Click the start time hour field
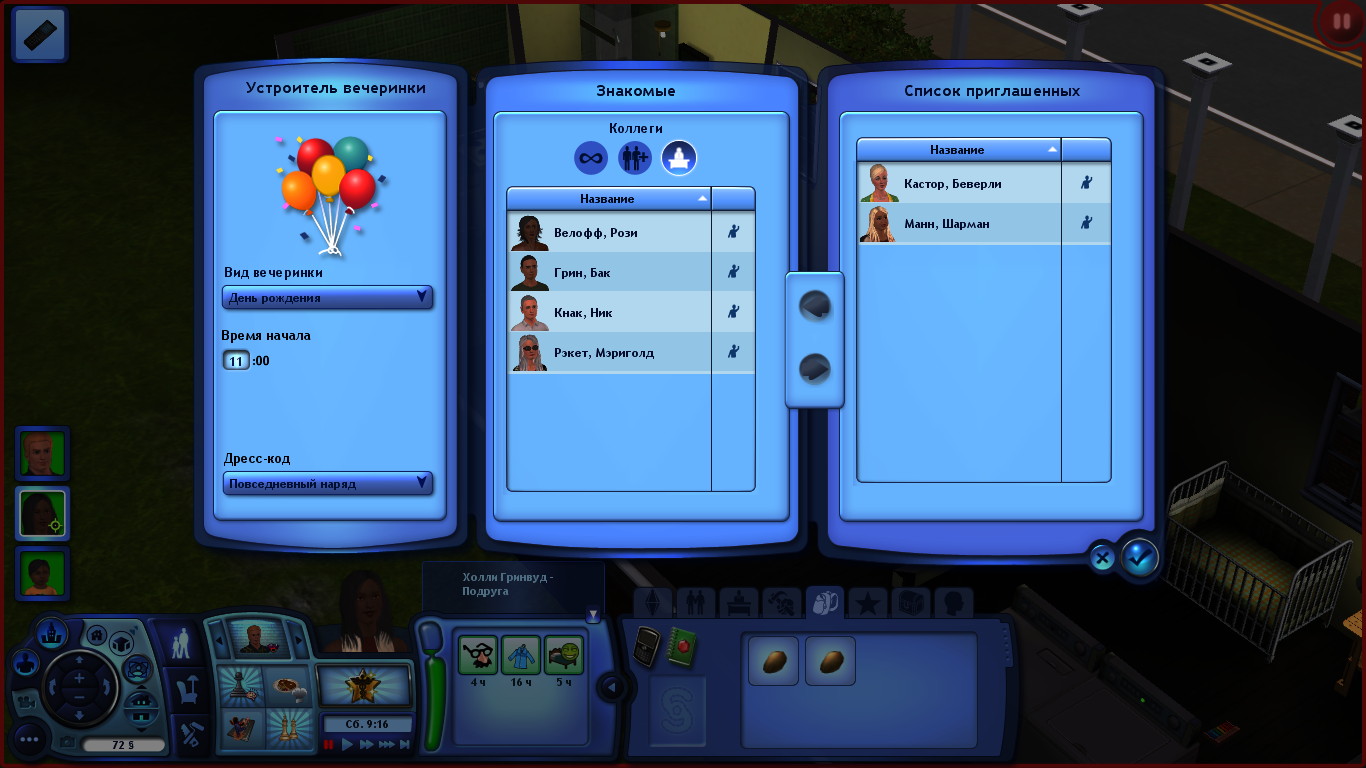The image size is (1366, 768). [236, 361]
